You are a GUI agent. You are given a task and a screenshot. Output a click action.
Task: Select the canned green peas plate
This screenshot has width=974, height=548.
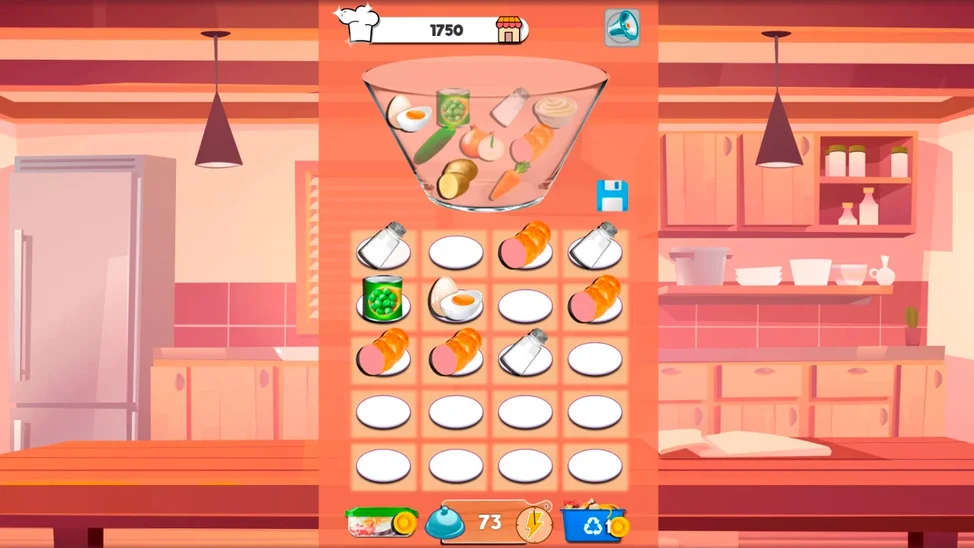[384, 300]
